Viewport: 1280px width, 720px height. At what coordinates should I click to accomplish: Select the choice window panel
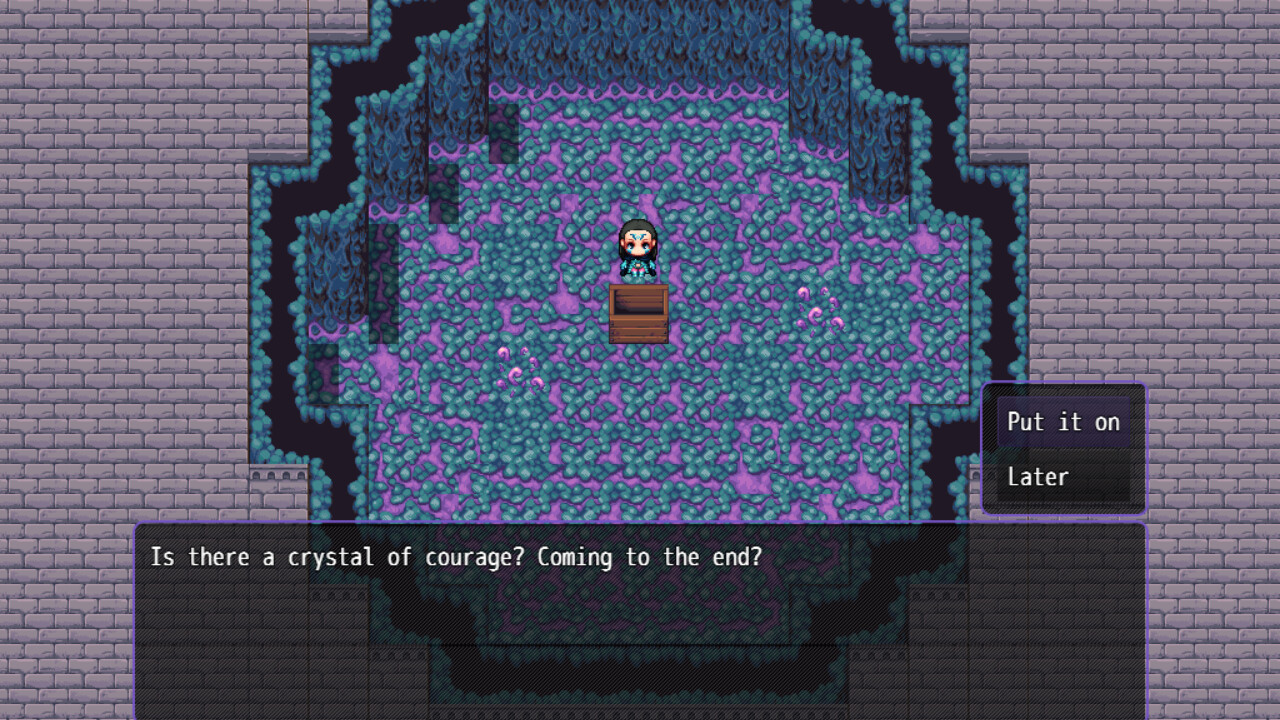point(1064,450)
